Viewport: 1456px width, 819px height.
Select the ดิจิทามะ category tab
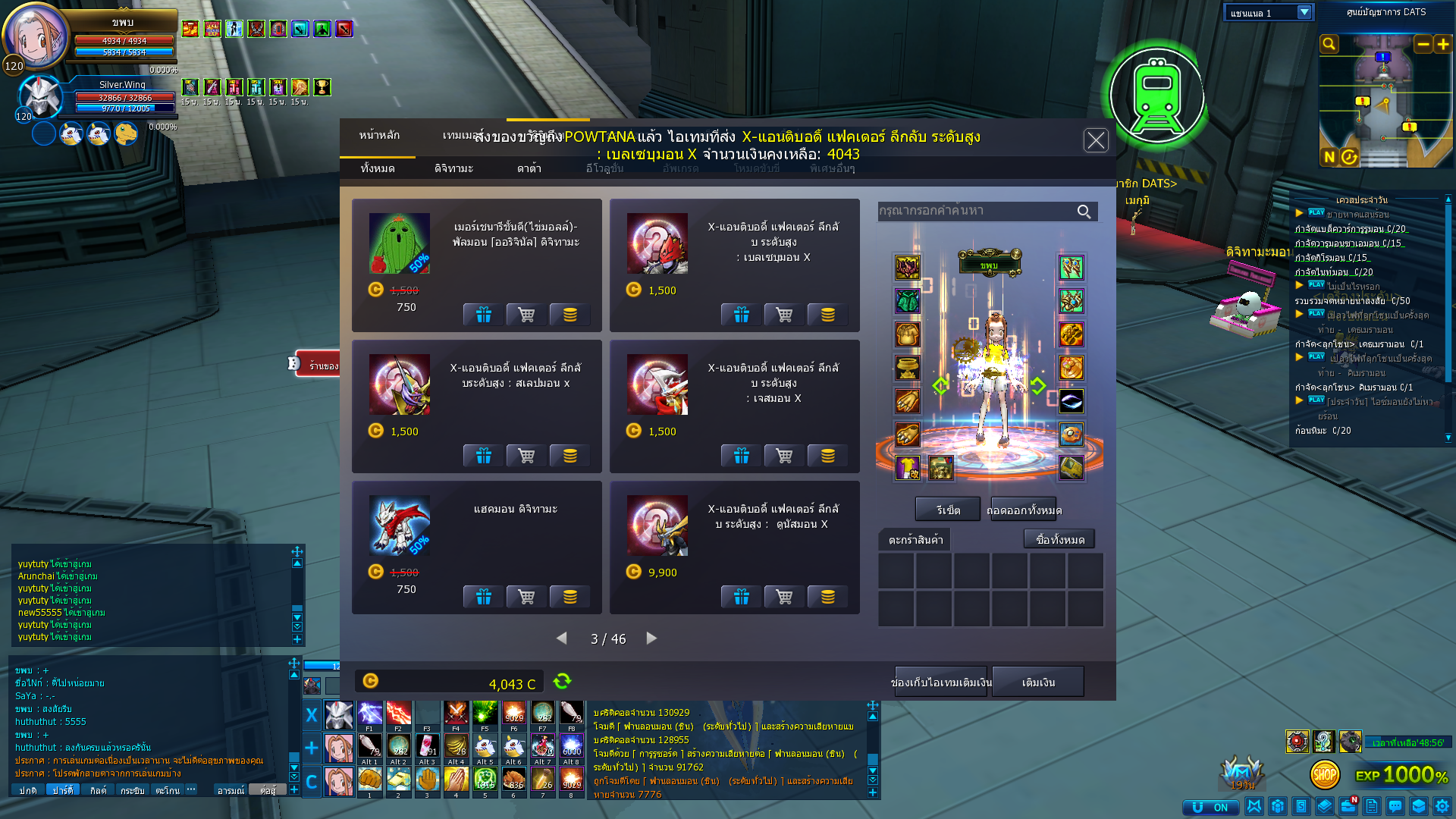tap(453, 168)
